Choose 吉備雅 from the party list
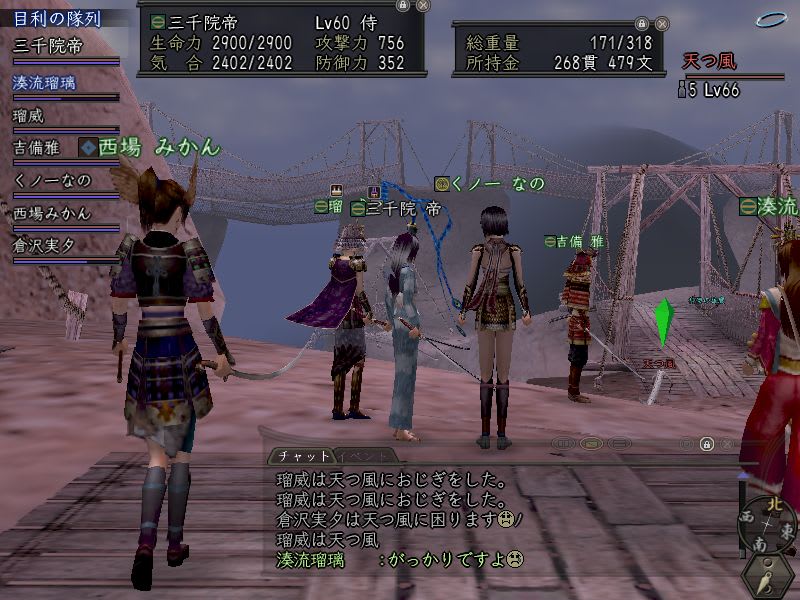The height and width of the screenshot is (600, 800). (x=38, y=147)
